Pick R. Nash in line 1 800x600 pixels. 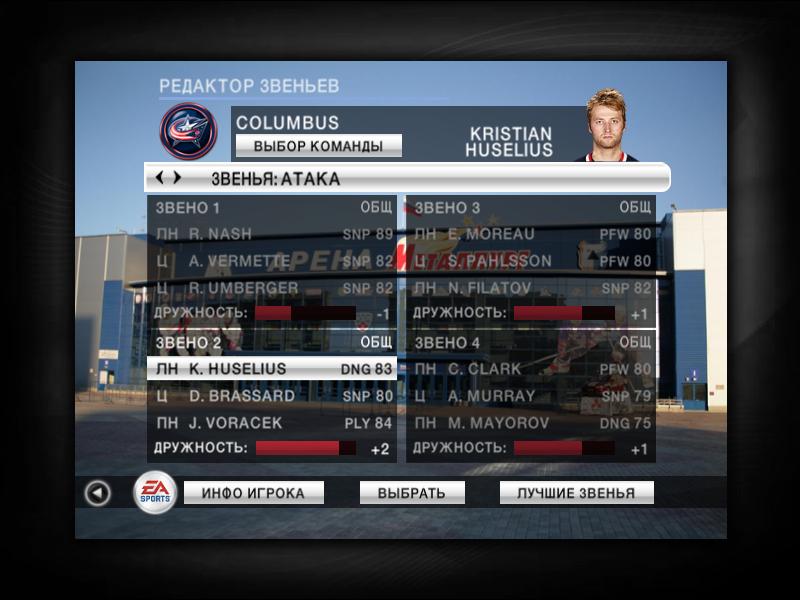pyautogui.click(x=271, y=234)
